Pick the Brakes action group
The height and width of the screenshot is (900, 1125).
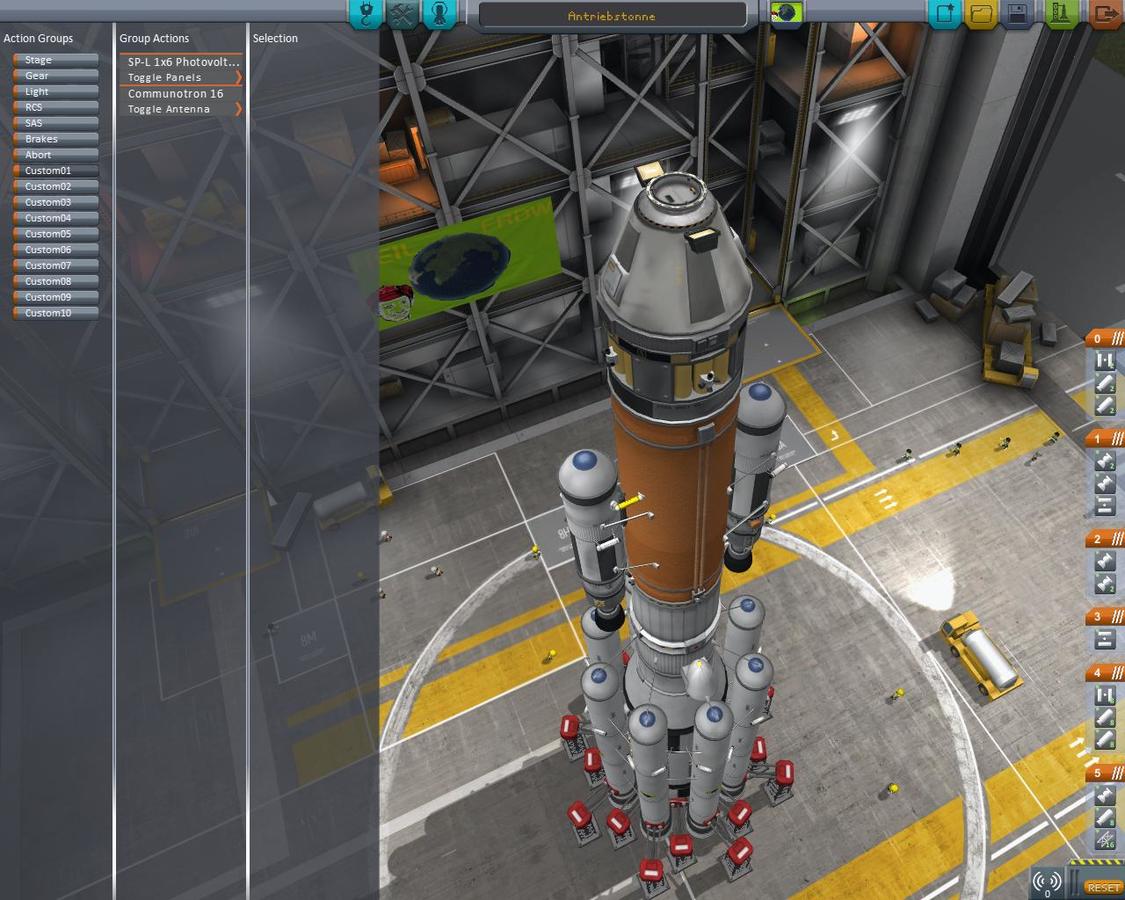[x=55, y=139]
